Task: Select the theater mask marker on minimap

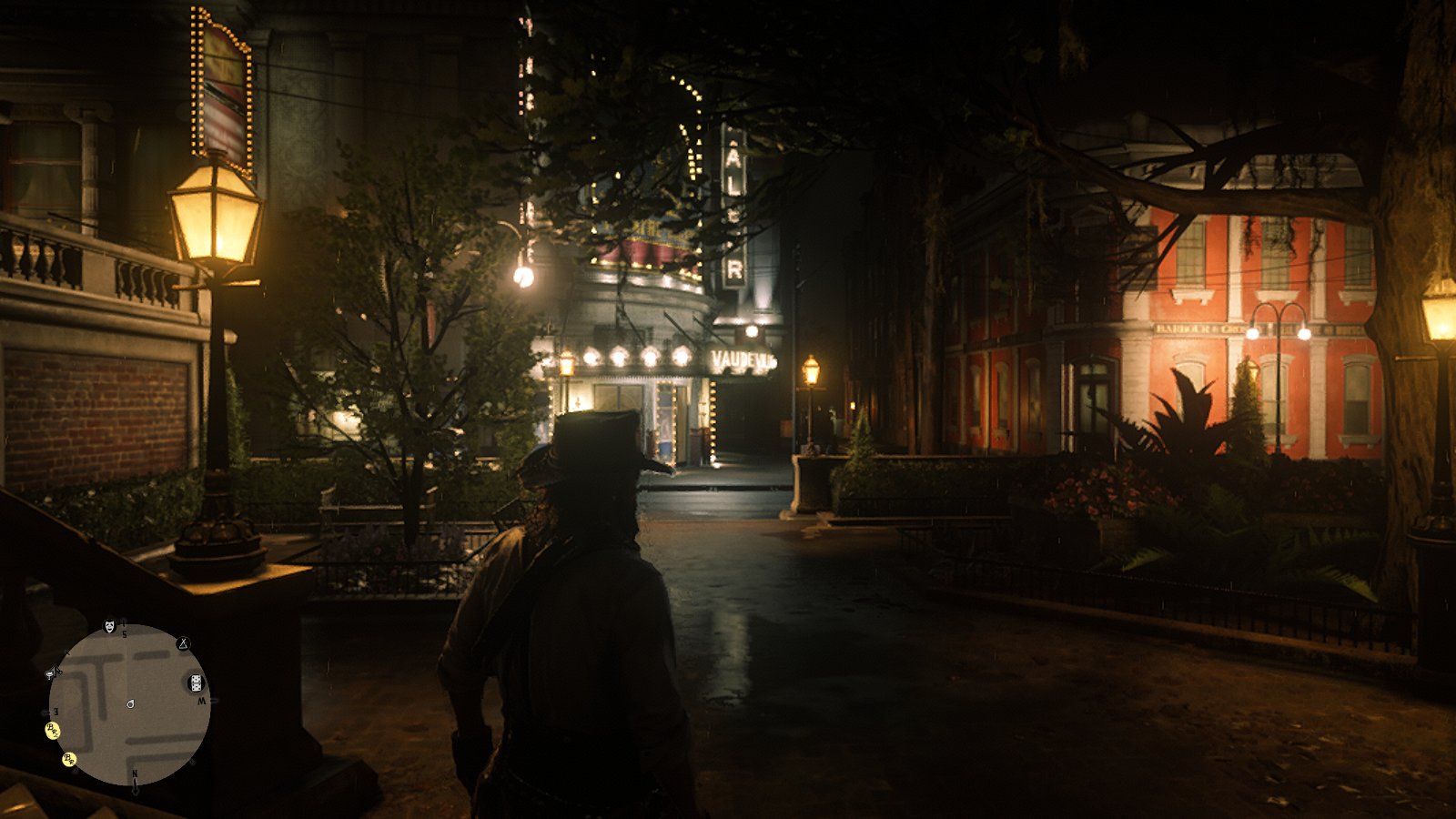Action: (110, 626)
